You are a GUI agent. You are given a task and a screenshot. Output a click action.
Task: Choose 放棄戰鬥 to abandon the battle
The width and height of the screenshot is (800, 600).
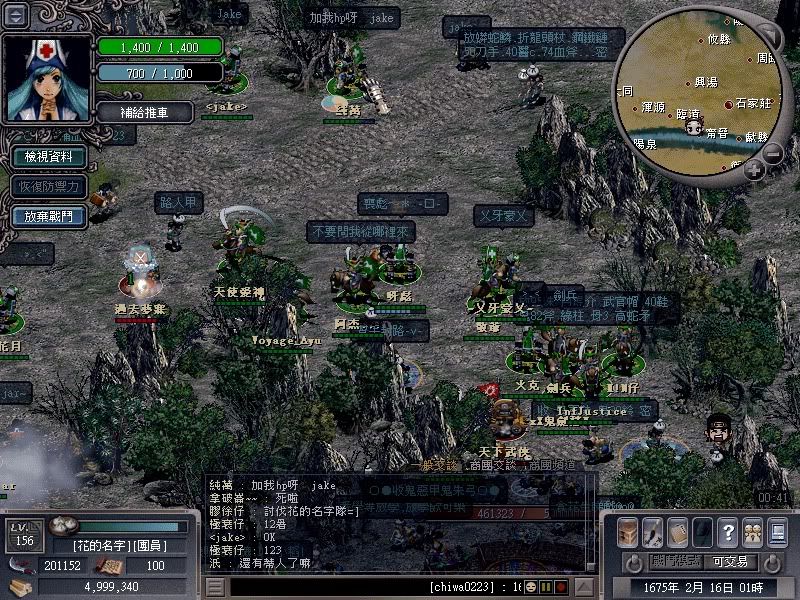49,215
